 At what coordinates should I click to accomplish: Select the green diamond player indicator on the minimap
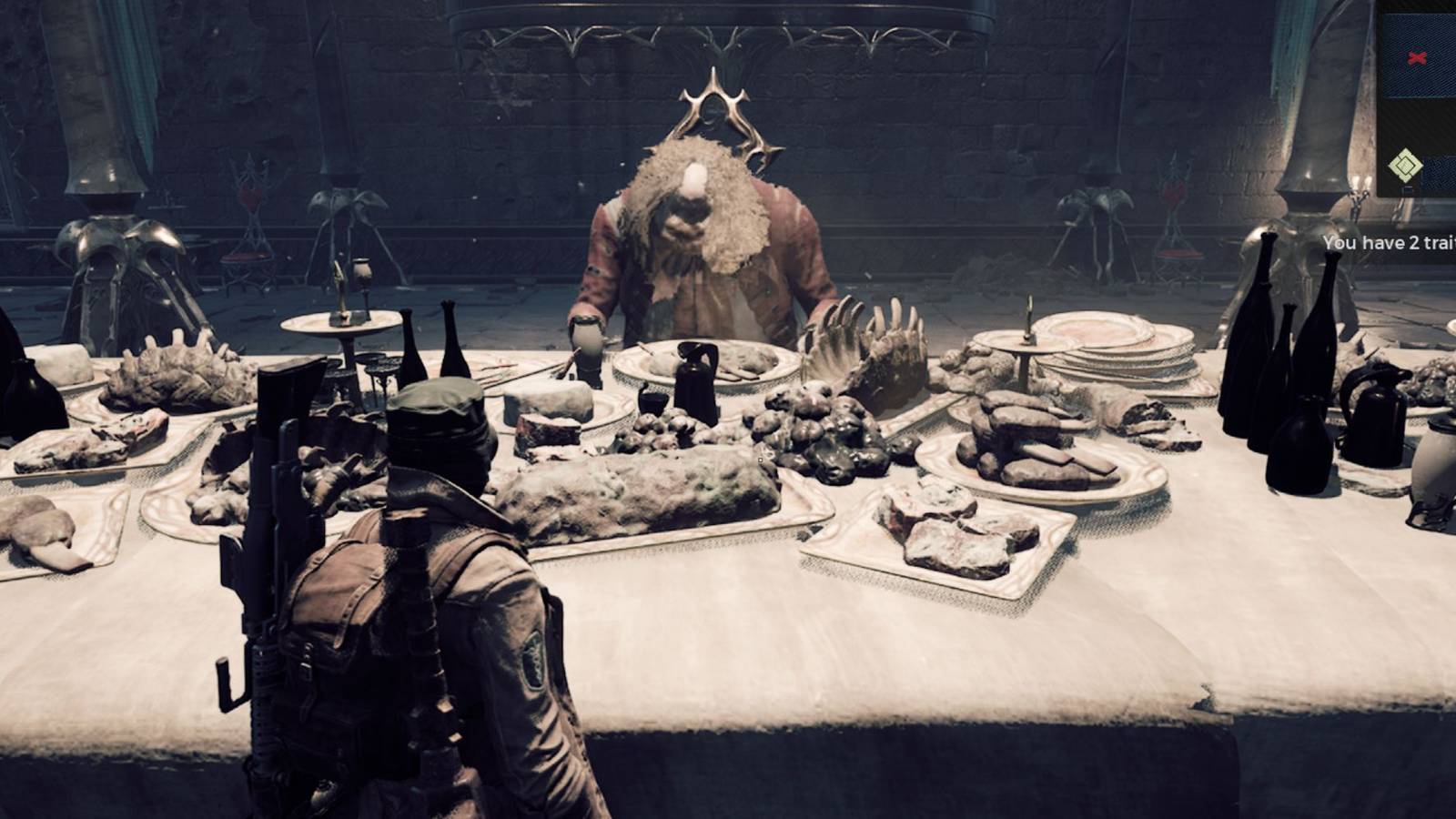pos(1405,165)
